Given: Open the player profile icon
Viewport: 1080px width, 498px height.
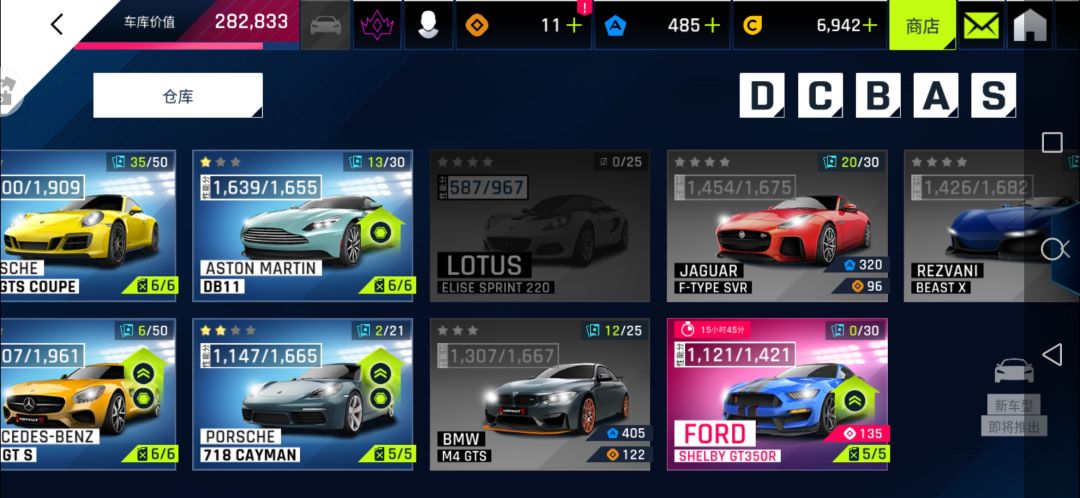Looking at the screenshot, I should pyautogui.click(x=428, y=26).
